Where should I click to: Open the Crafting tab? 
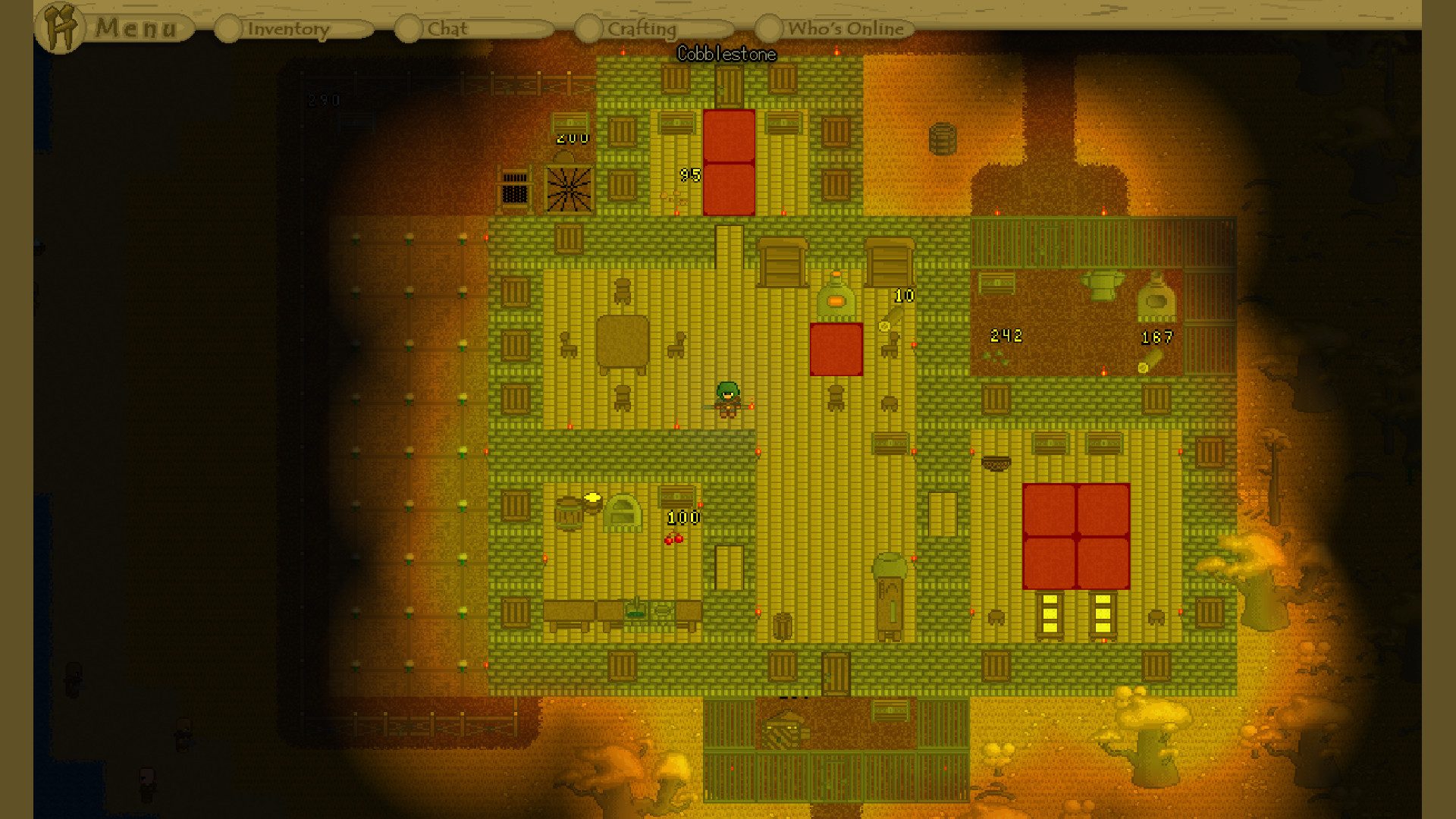click(641, 29)
